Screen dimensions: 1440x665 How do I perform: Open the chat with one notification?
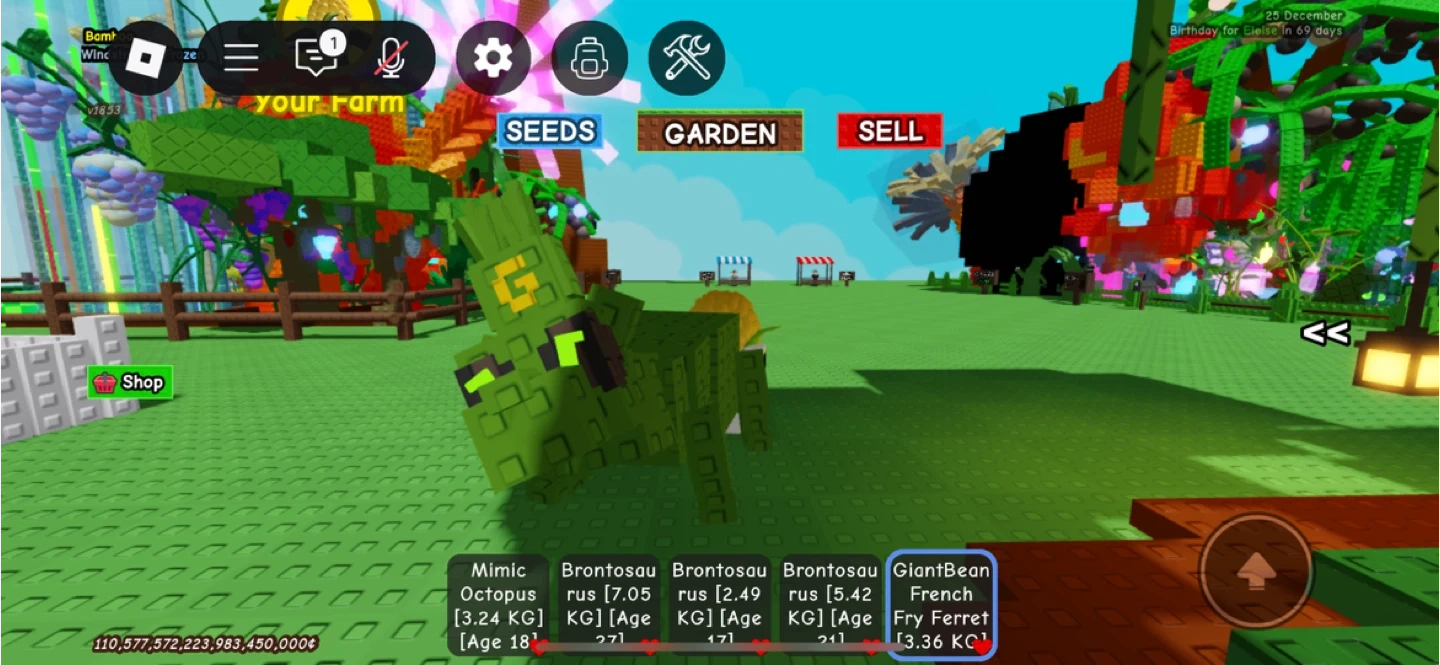pyautogui.click(x=317, y=57)
